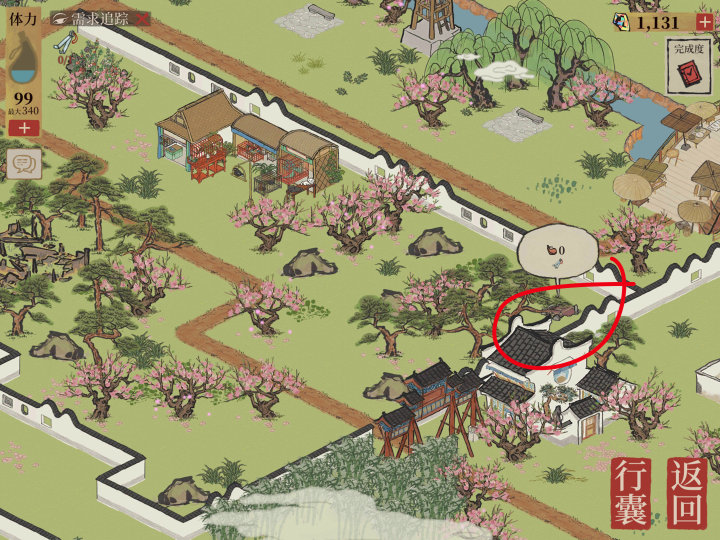The width and height of the screenshot is (720, 540).
Task: Open the chat speech bubble button
Action: pyautogui.click(x=24, y=164)
